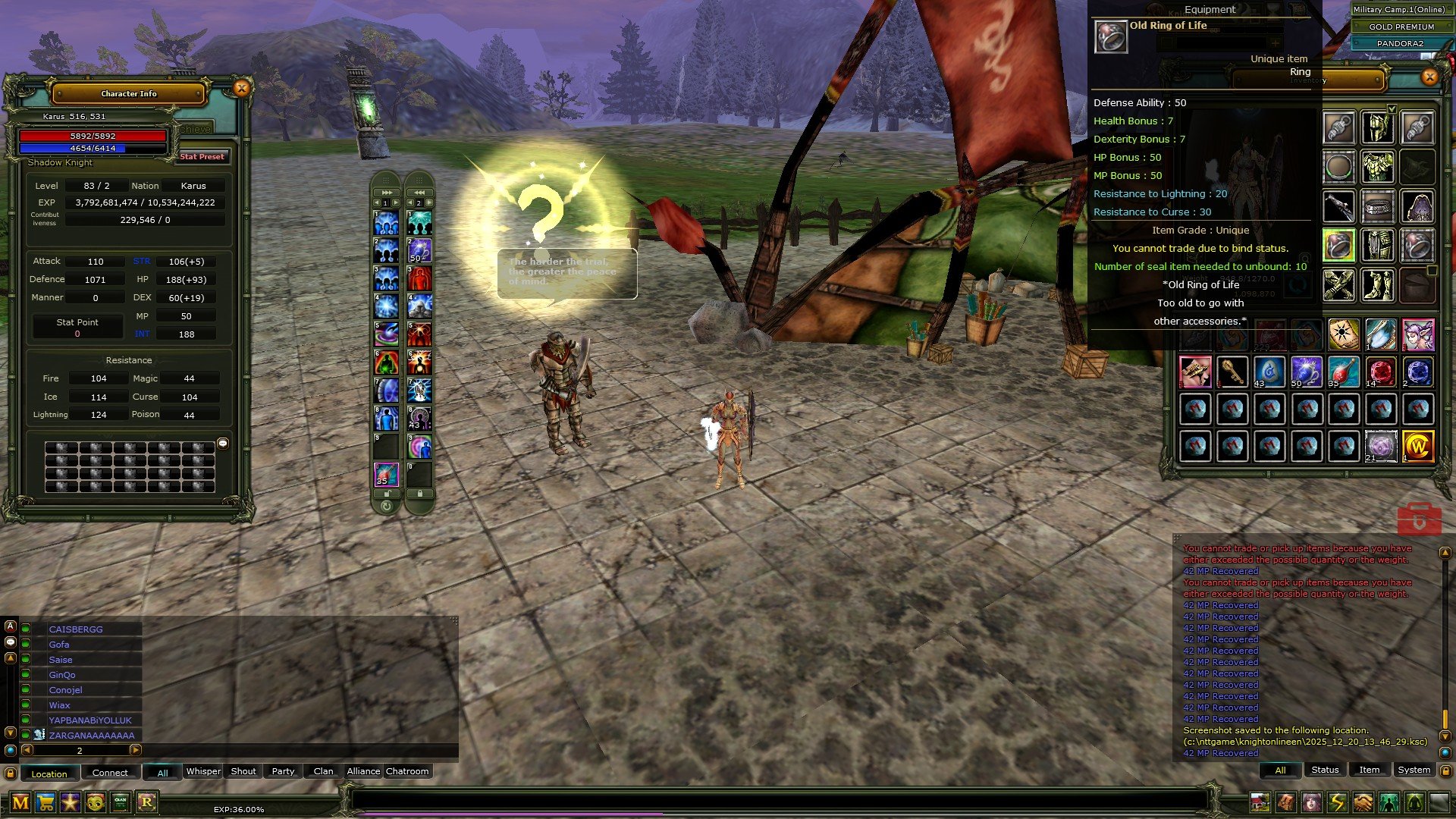1456x819 pixels.
Task: Click the highlighted Old Ring of Life slot
Action: [x=1339, y=246]
